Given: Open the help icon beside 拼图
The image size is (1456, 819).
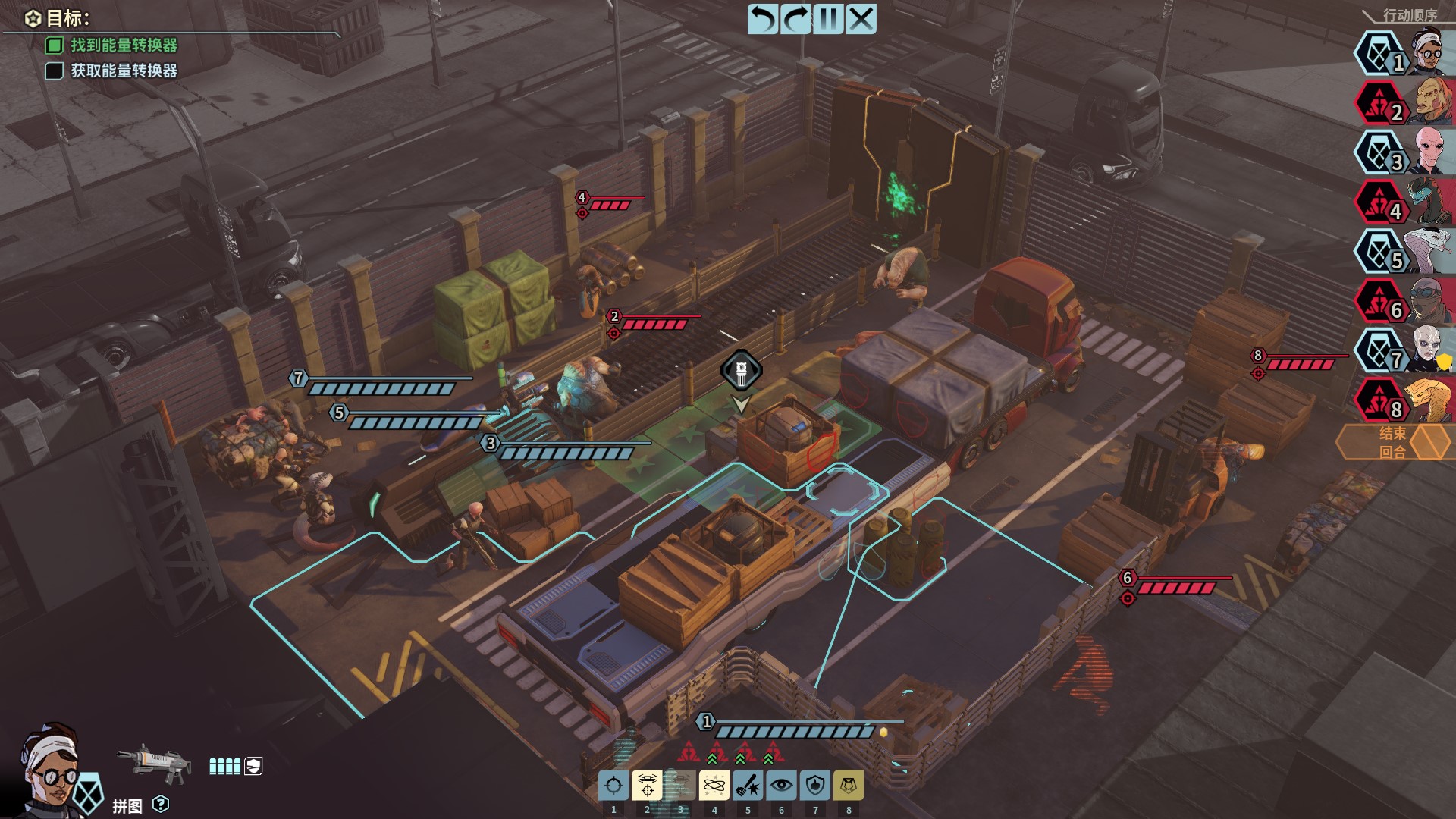Looking at the screenshot, I should [x=161, y=804].
